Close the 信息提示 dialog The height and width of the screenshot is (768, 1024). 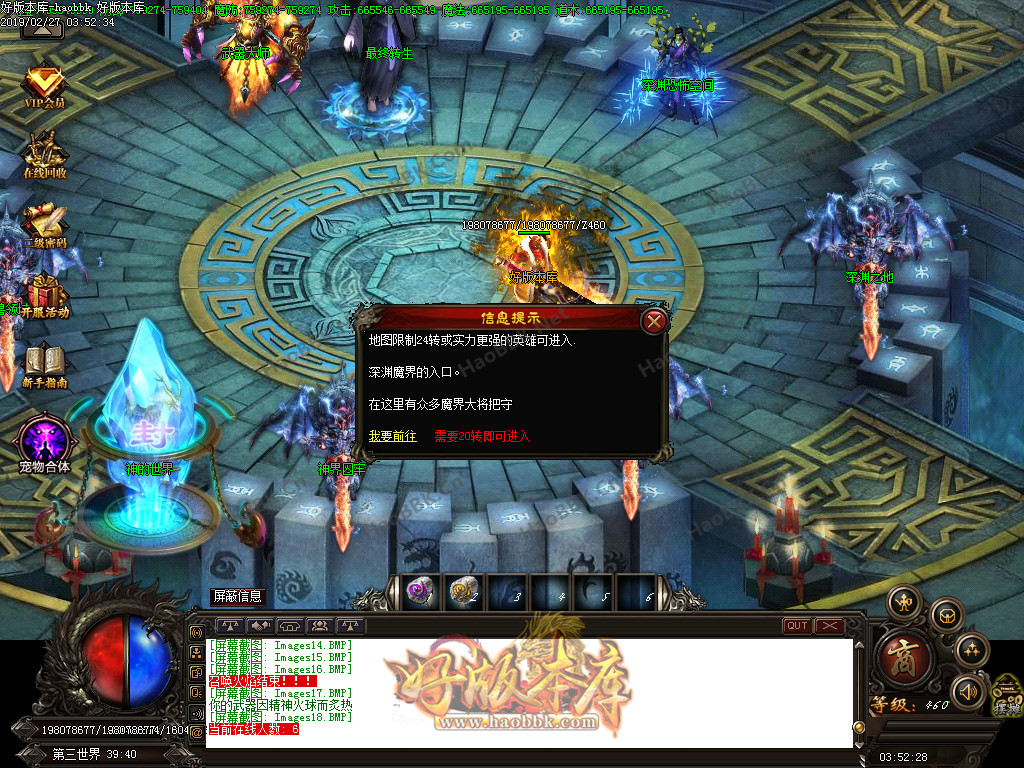click(654, 321)
